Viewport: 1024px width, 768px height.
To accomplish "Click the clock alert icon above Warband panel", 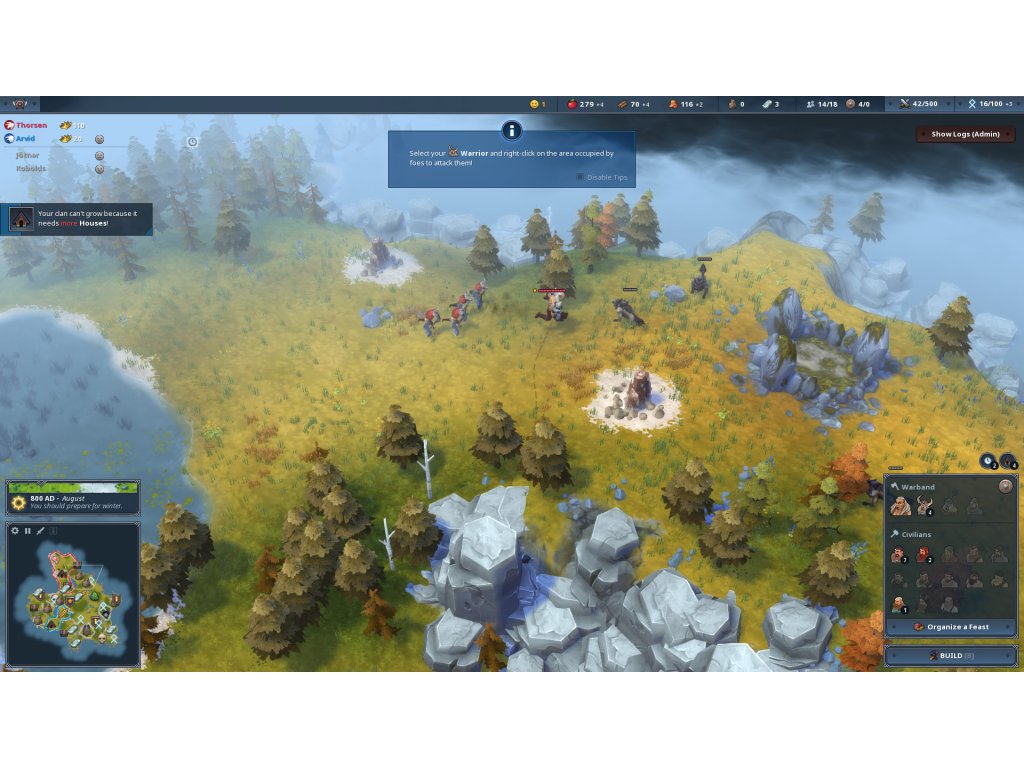I will point(988,461).
